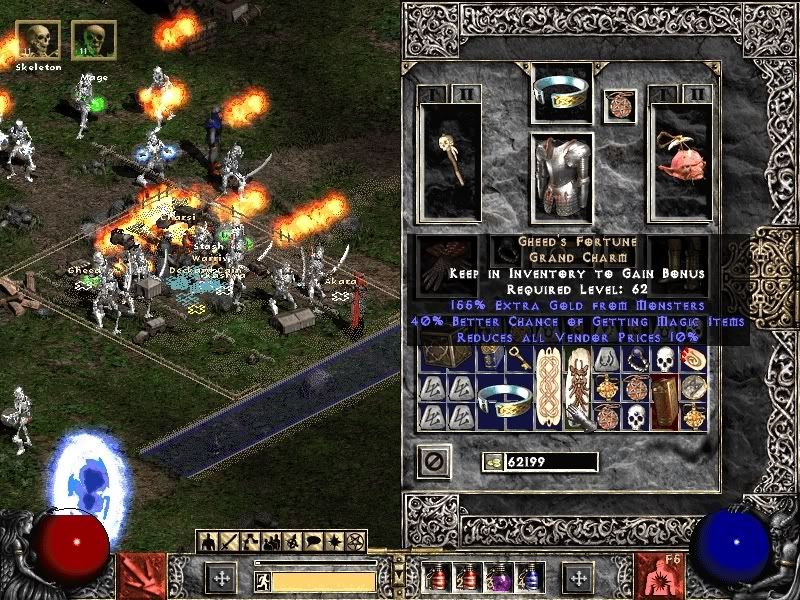Image resolution: width=800 pixels, height=600 pixels.
Task: Select the equipped amulet slot
Action: pos(619,106)
